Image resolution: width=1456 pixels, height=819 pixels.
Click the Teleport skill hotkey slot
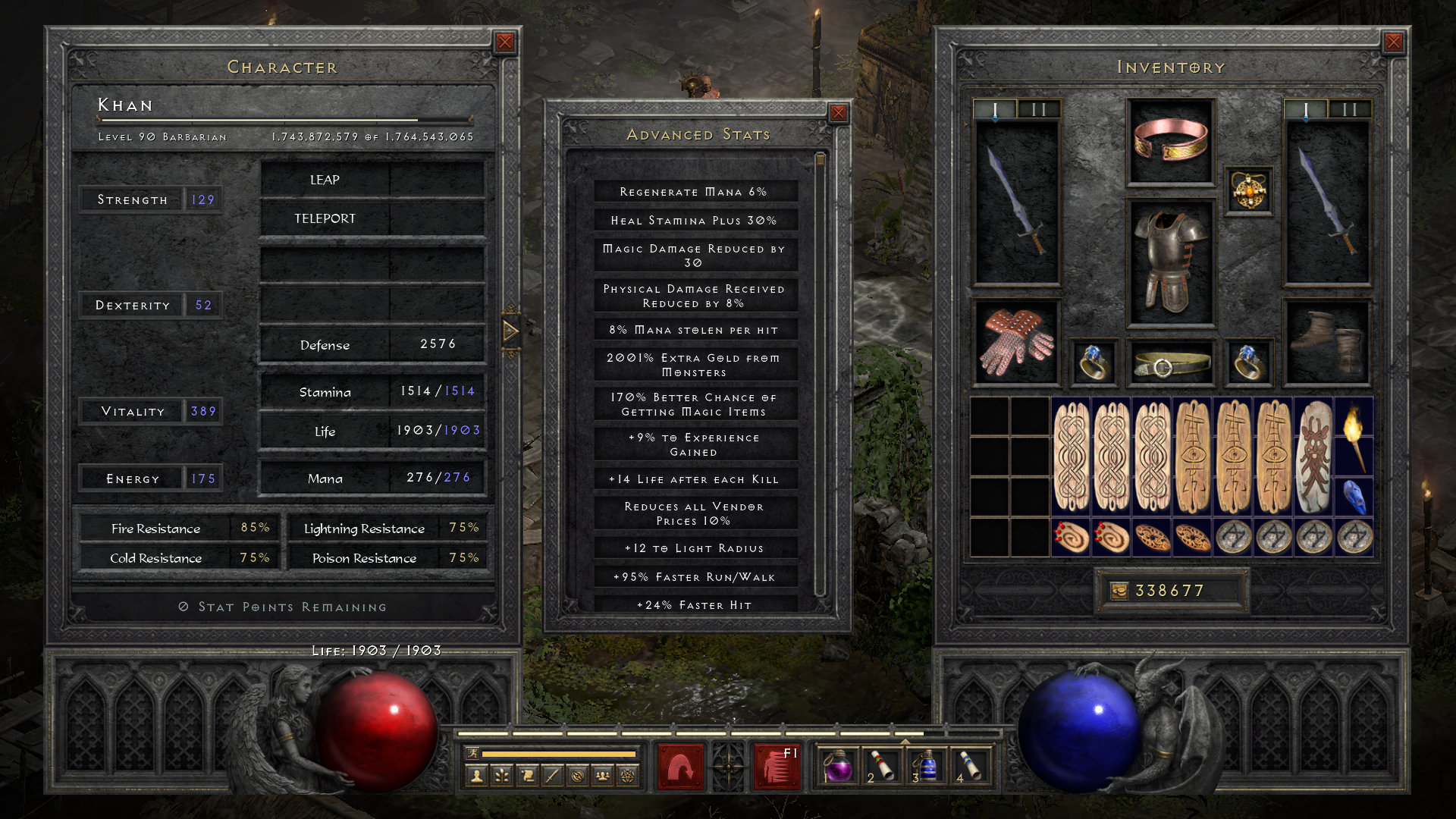point(372,218)
